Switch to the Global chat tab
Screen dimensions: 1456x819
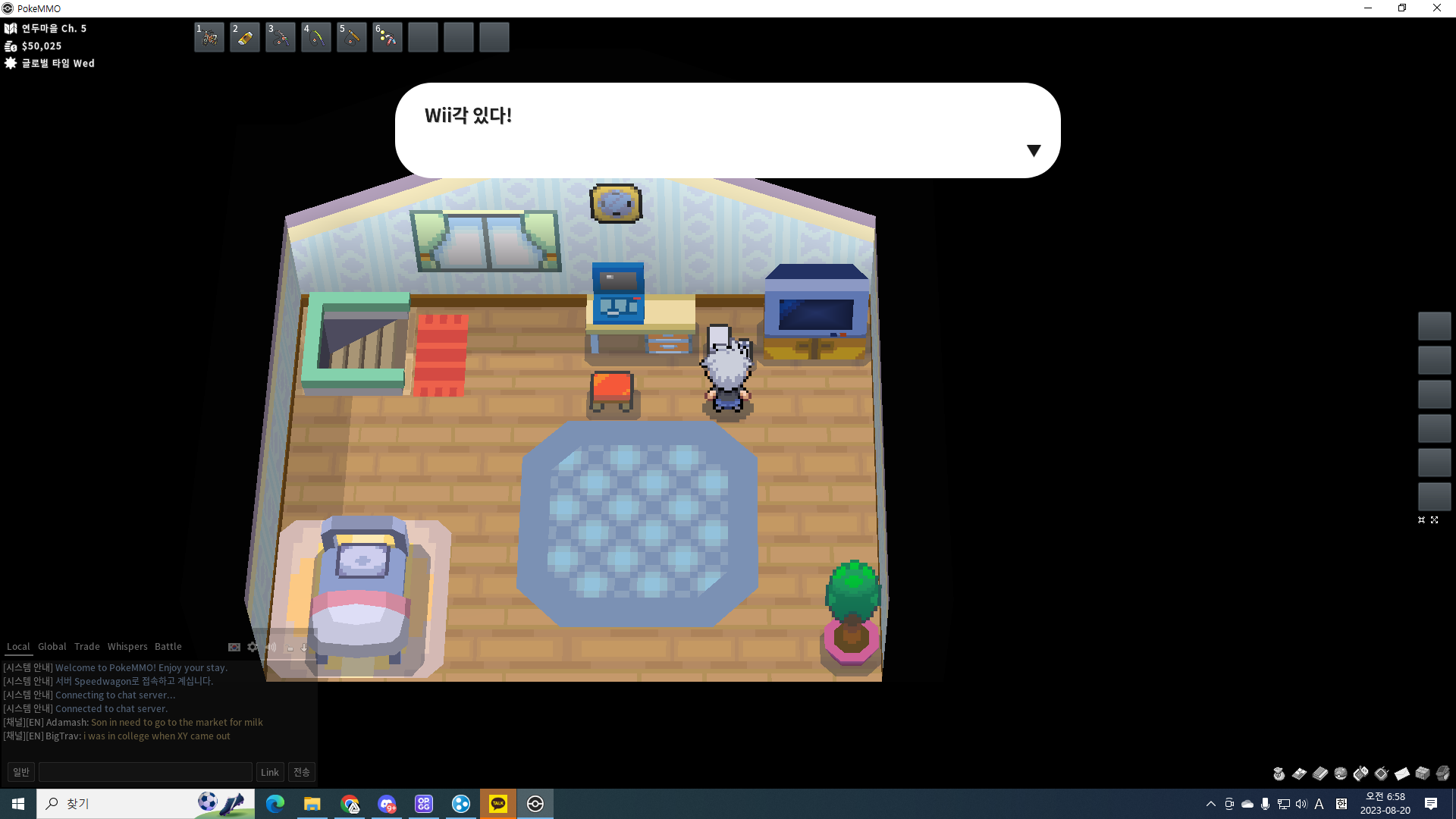pos(52,647)
